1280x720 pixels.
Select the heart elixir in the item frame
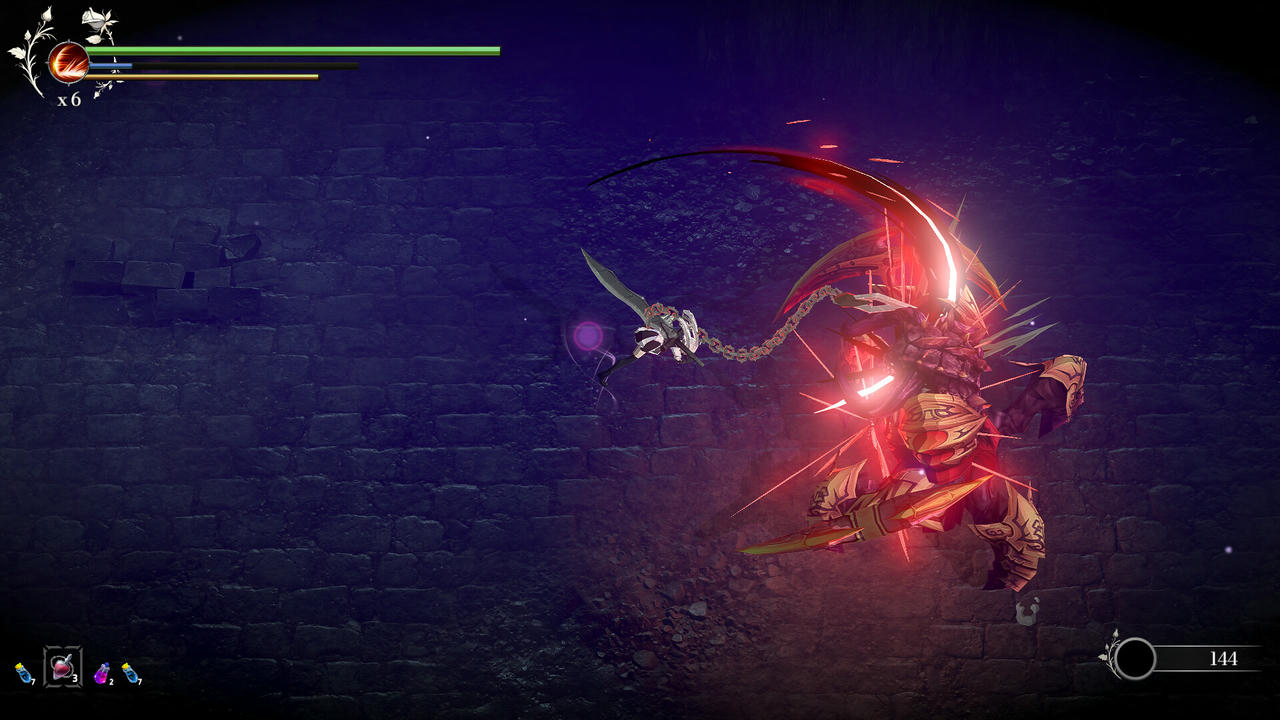coord(61,668)
